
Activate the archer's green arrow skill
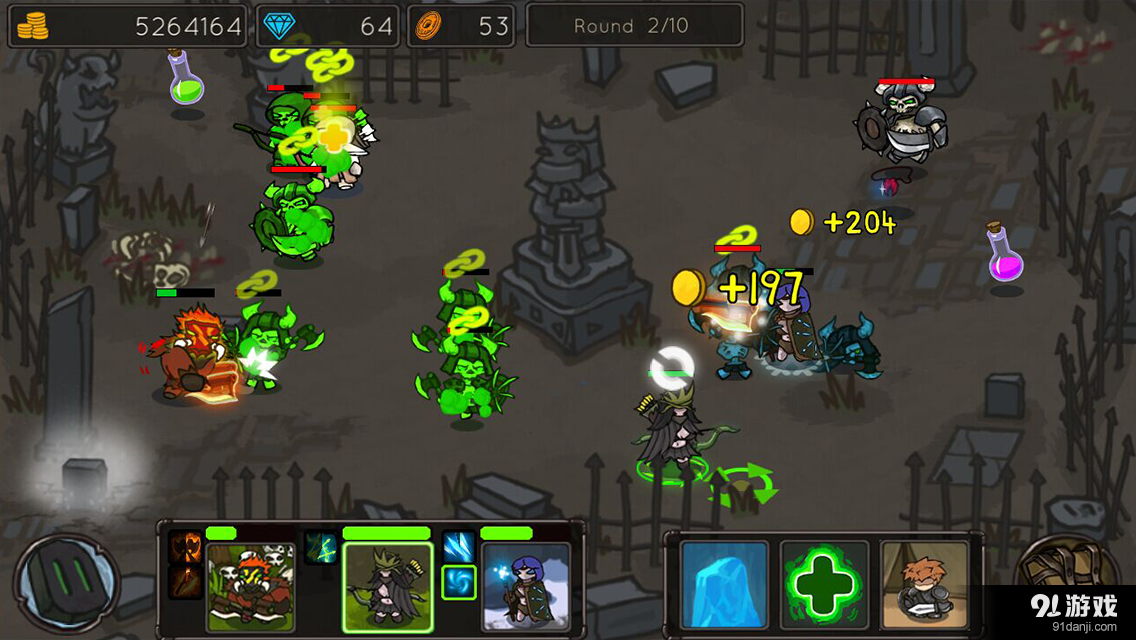pos(321,547)
